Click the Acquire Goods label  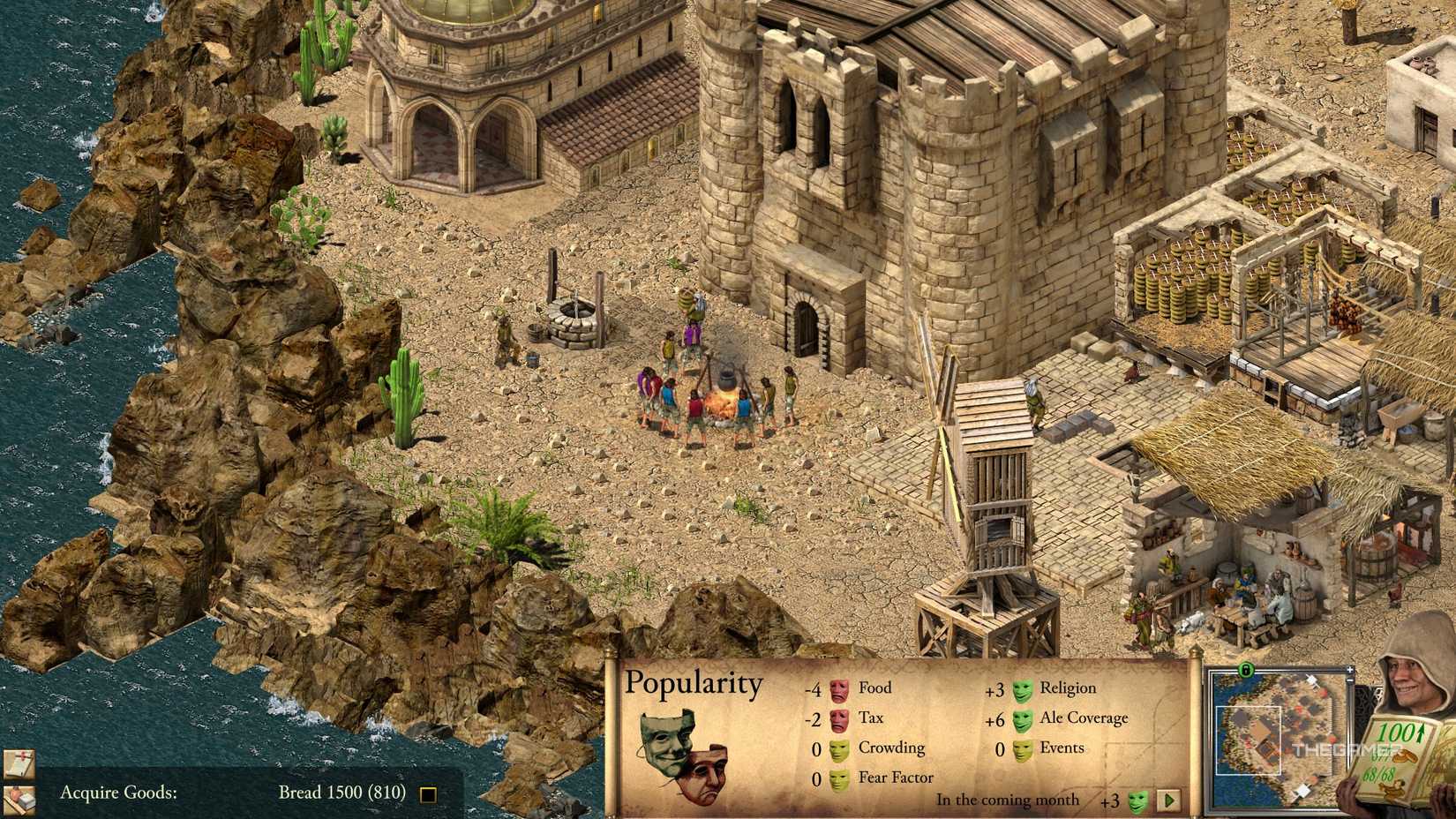118,793
